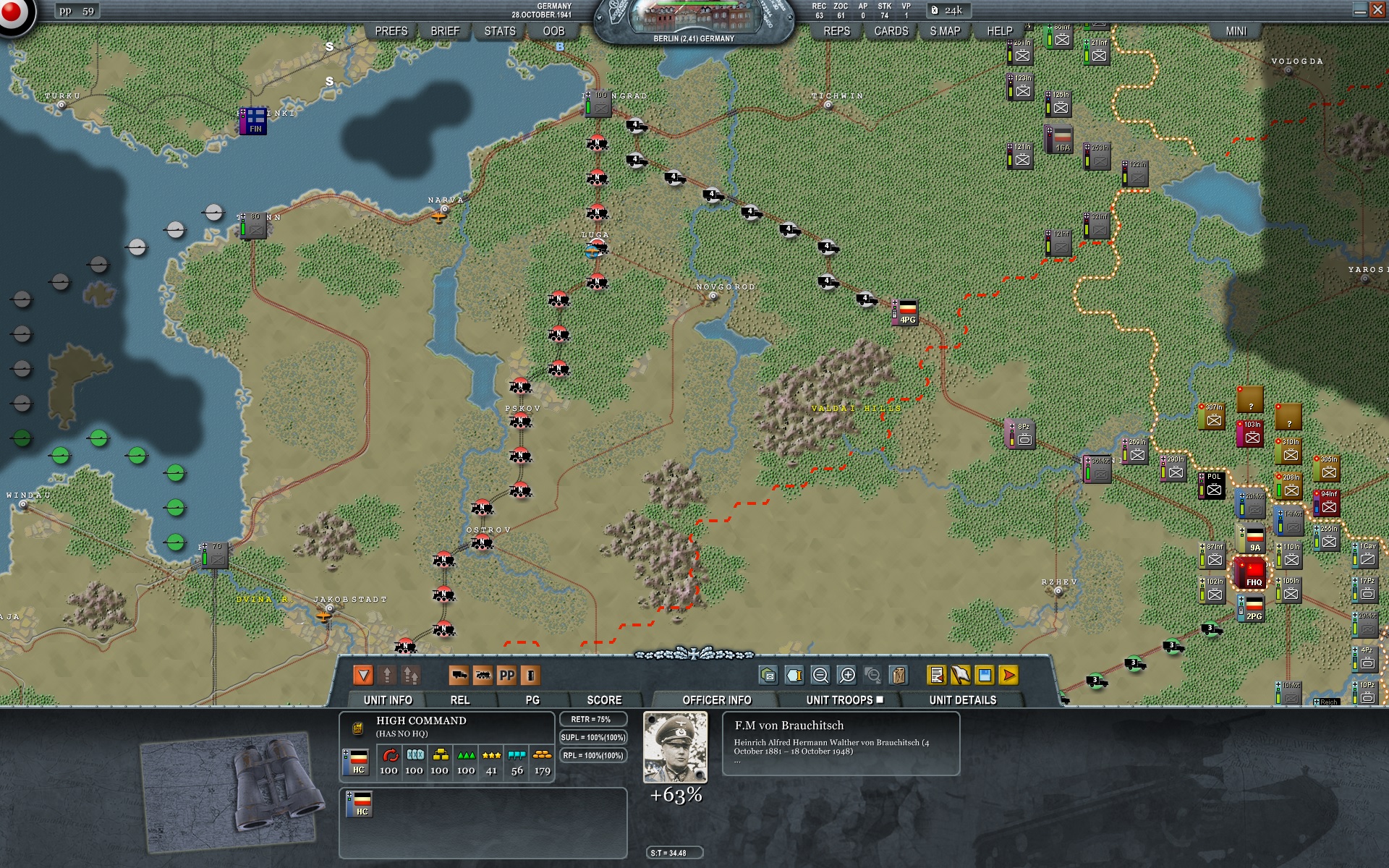This screenshot has height=868, width=1389.
Task: Open the UNIT DETAILS tab
Action: [x=962, y=700]
